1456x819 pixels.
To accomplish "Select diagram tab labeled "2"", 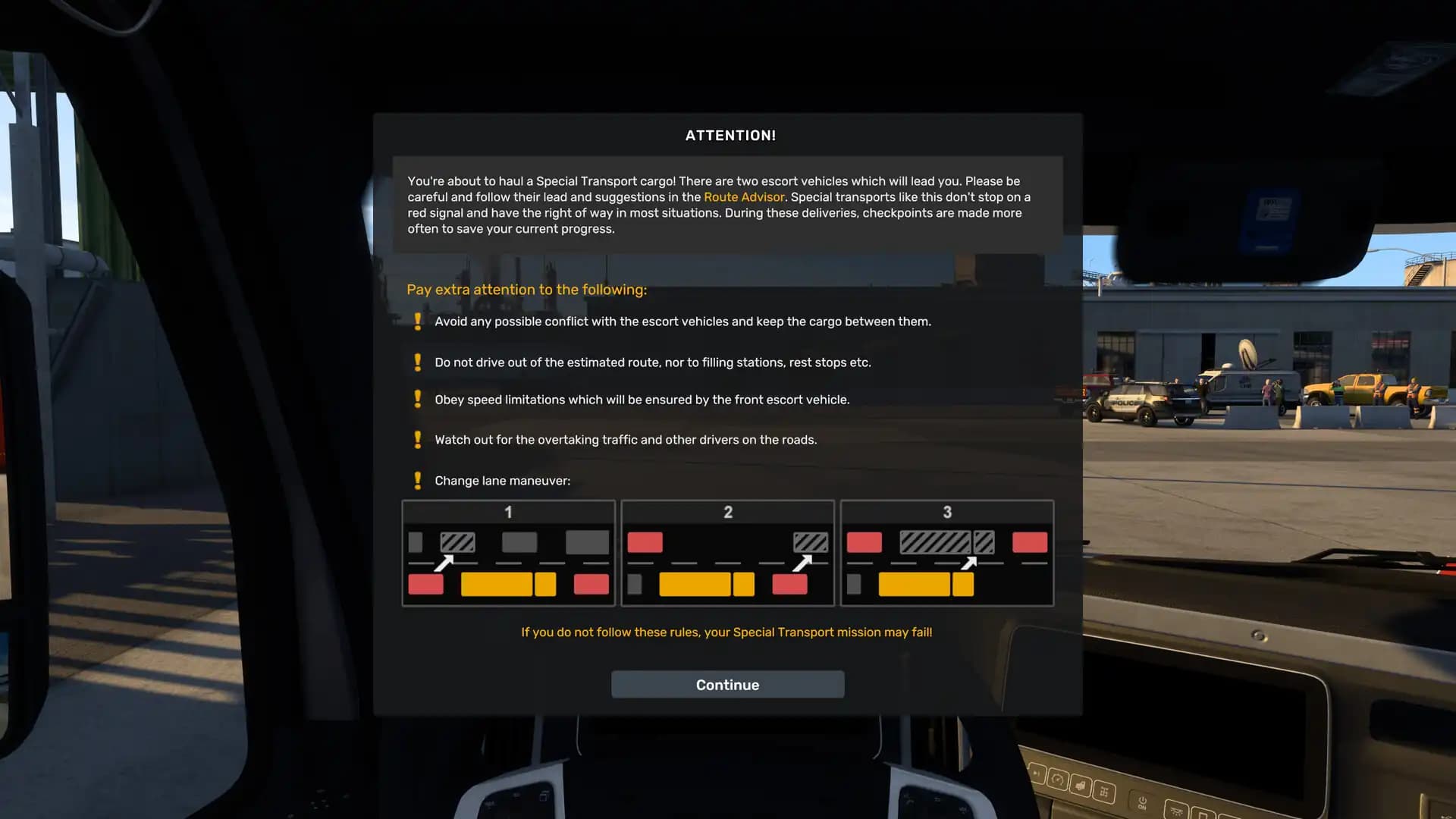I will [727, 513].
